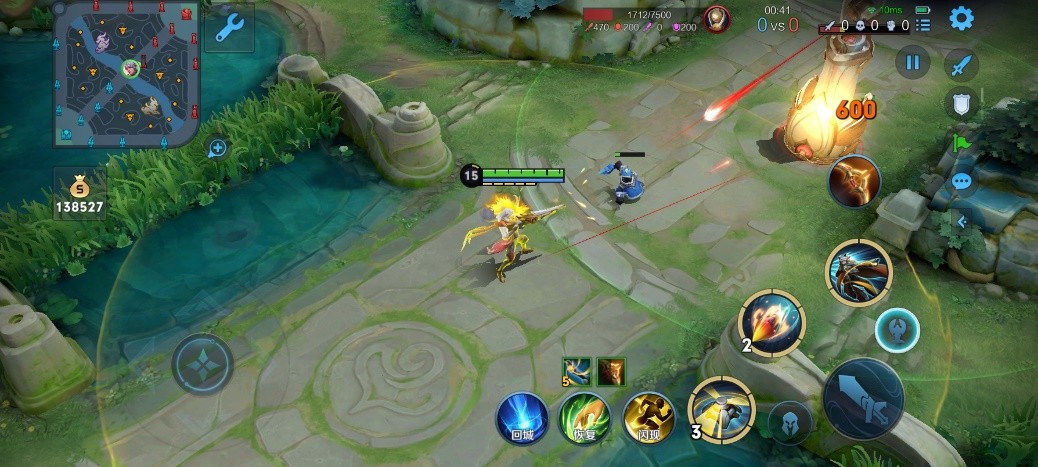Send the shield defend signal
The height and width of the screenshot is (467, 1038).
tap(961, 104)
